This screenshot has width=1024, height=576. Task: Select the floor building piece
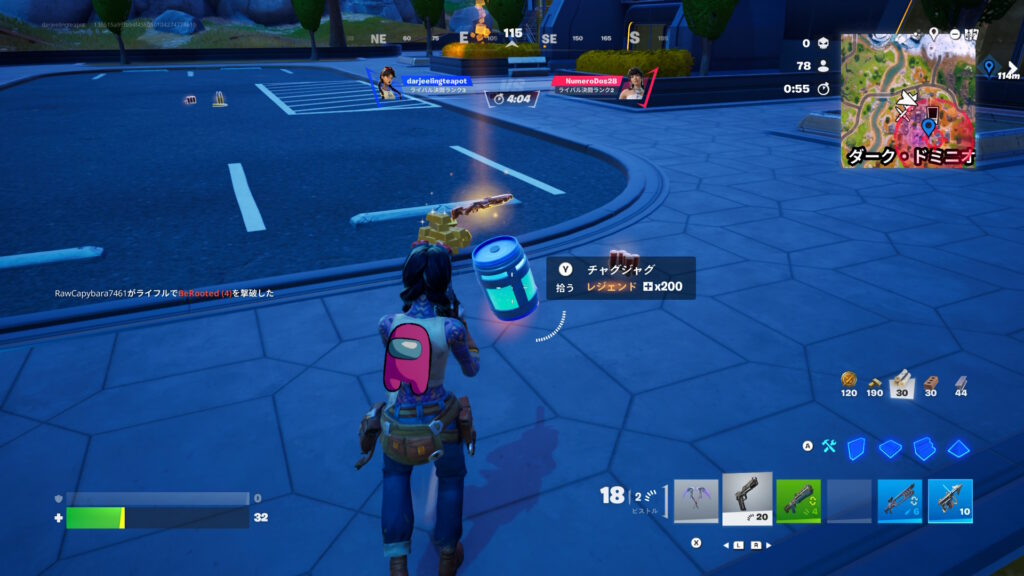point(890,449)
